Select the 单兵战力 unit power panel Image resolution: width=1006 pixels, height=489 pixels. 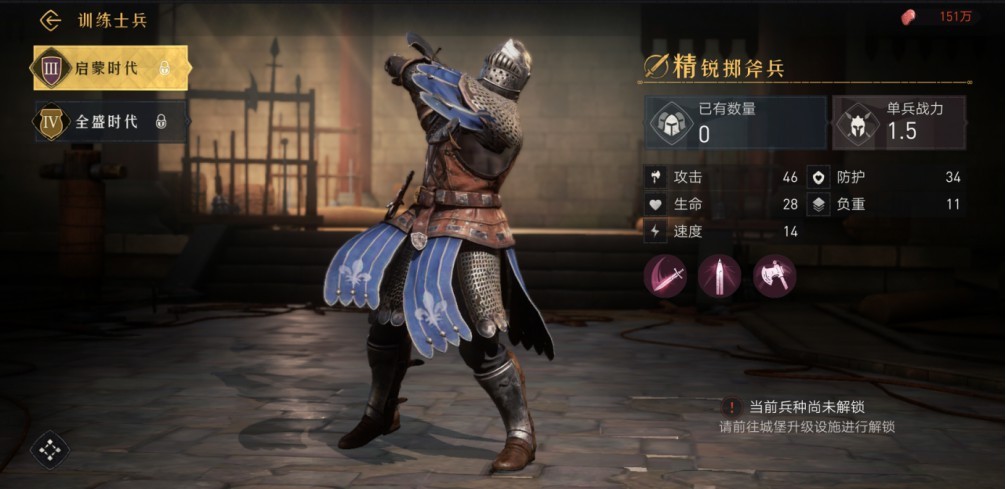899,122
